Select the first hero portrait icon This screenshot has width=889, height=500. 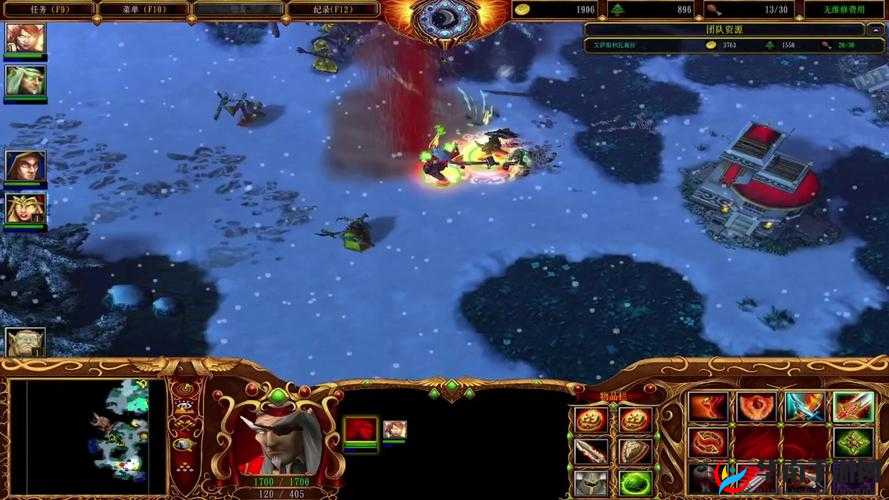click(x=25, y=38)
